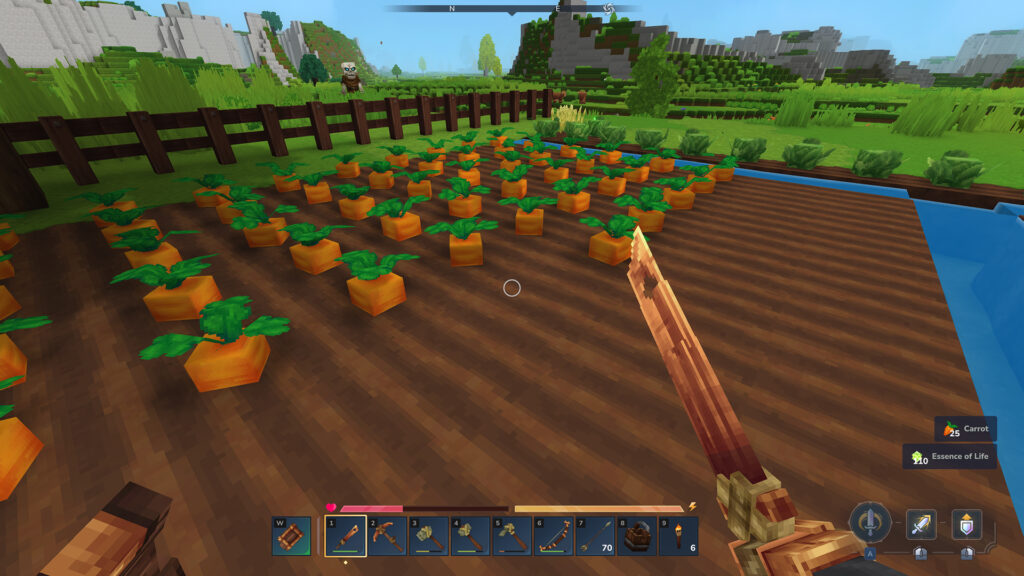Click the Carrot pickup notification

click(x=966, y=429)
